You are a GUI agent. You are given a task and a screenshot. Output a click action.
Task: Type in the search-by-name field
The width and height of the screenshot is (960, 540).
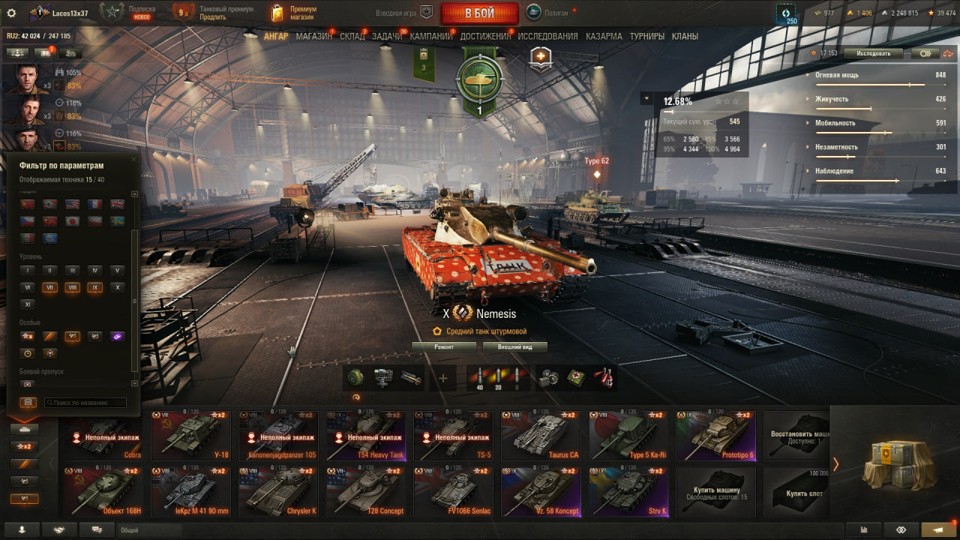85,403
